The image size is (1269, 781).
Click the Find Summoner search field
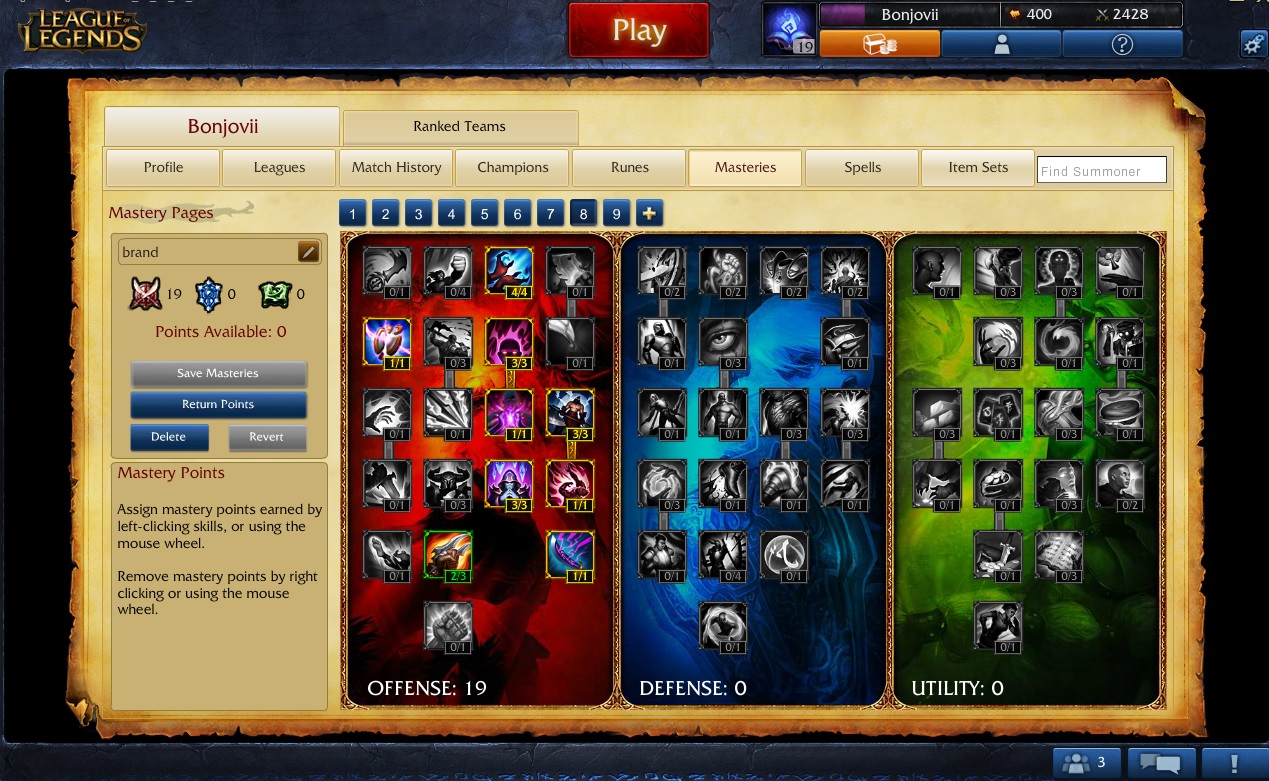click(x=1101, y=171)
